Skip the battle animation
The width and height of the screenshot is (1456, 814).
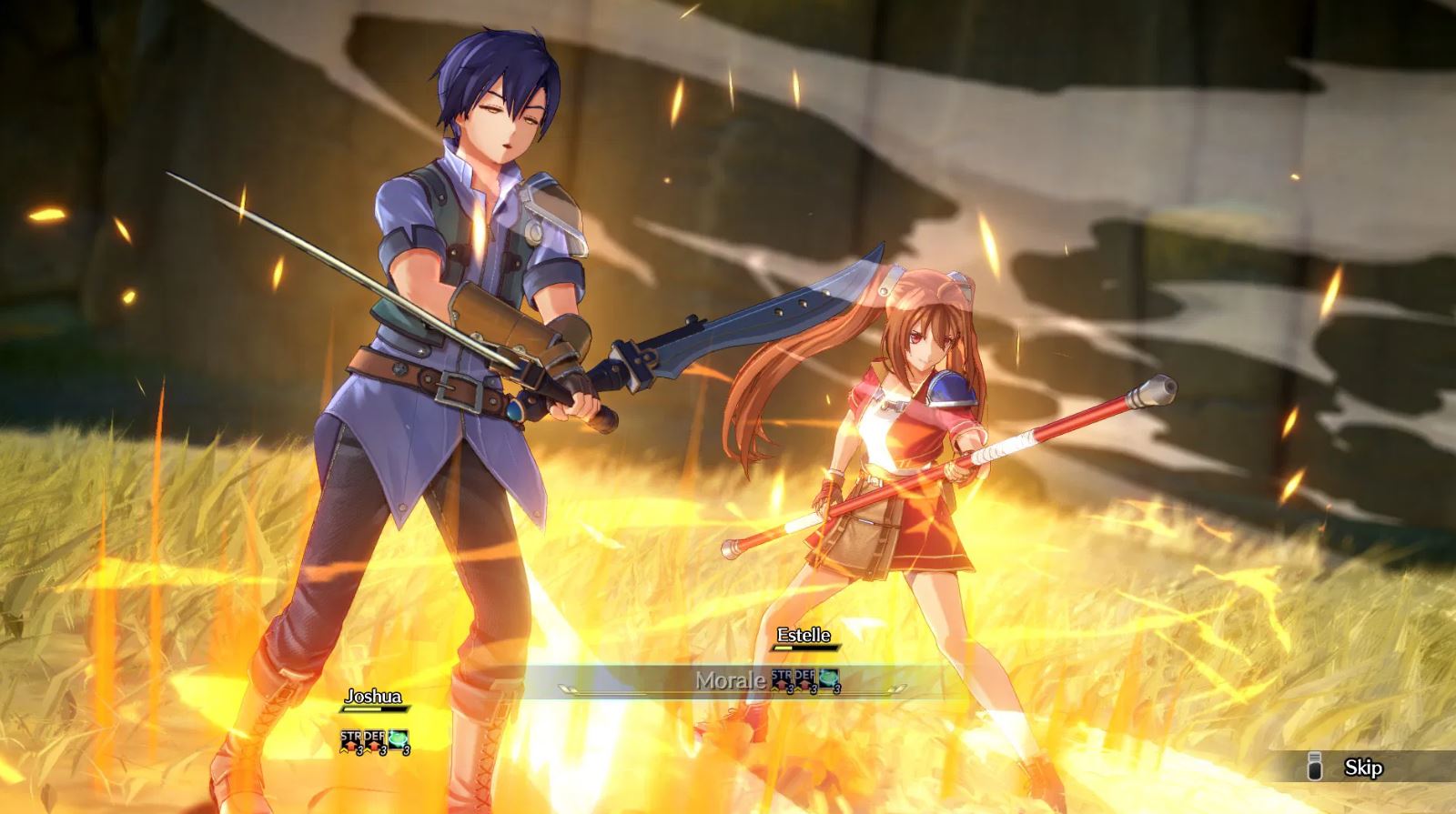(1362, 768)
